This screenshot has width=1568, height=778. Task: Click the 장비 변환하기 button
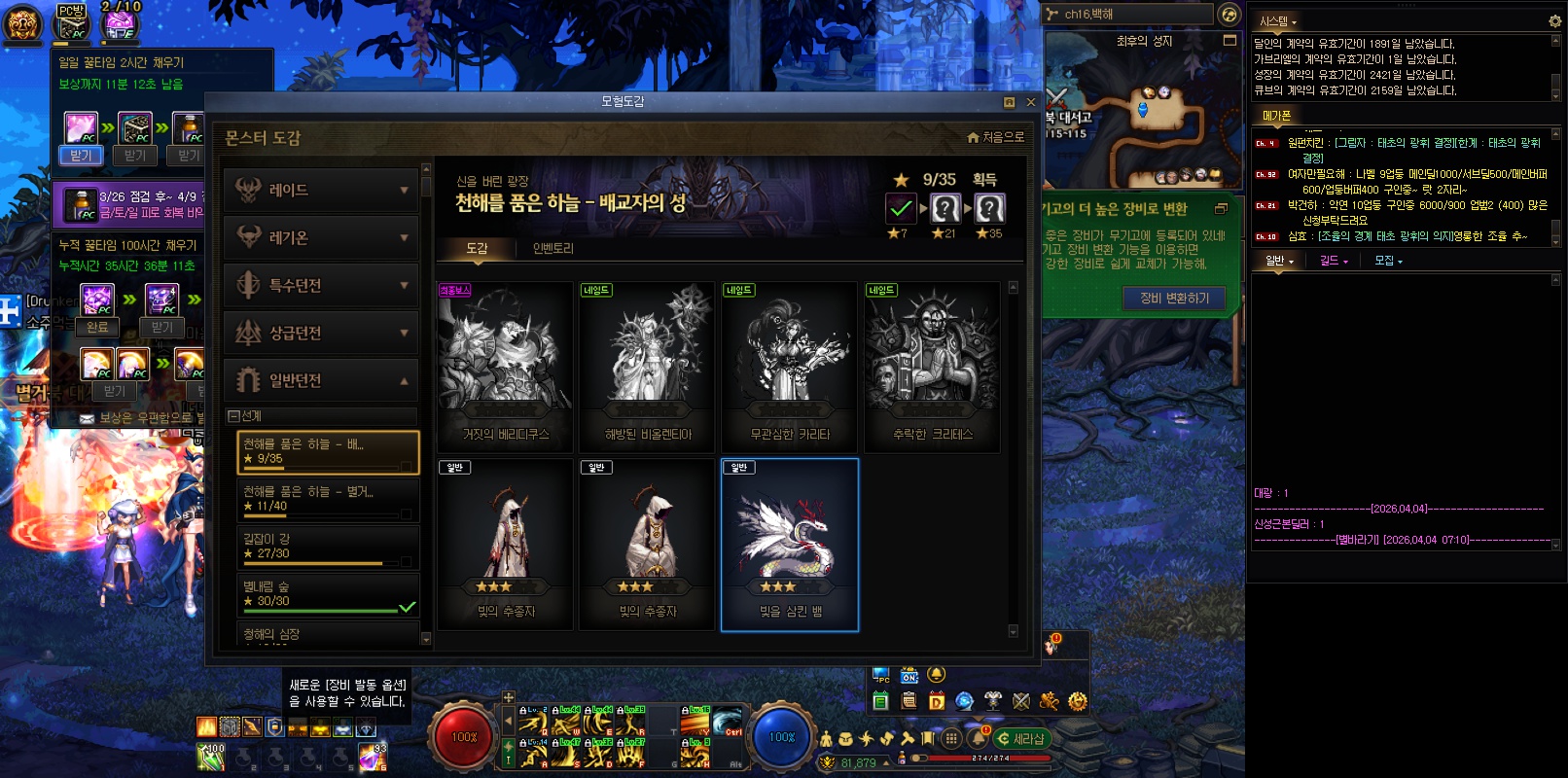coord(1174,299)
